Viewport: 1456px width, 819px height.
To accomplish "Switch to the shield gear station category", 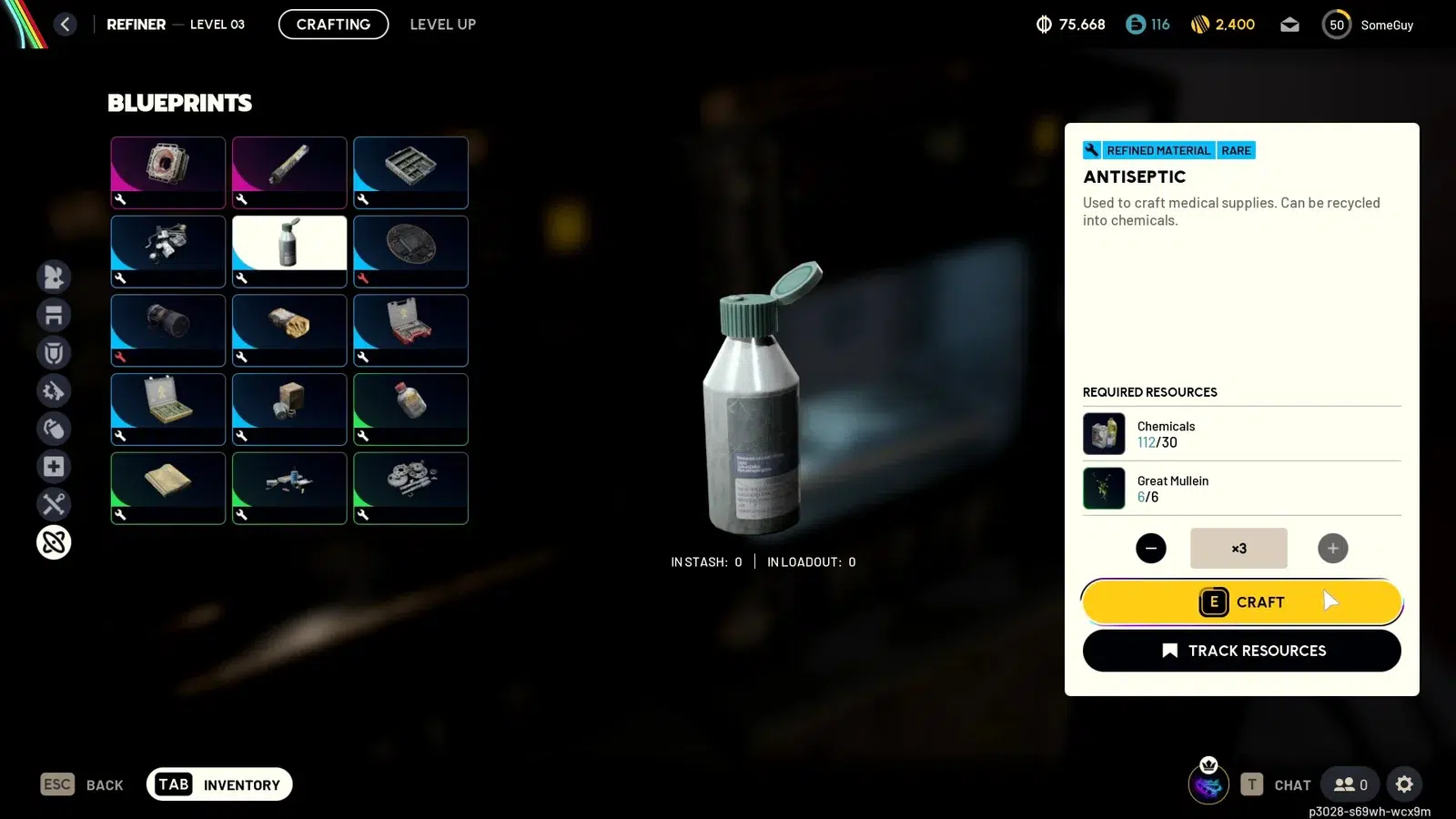I will pos(54,353).
